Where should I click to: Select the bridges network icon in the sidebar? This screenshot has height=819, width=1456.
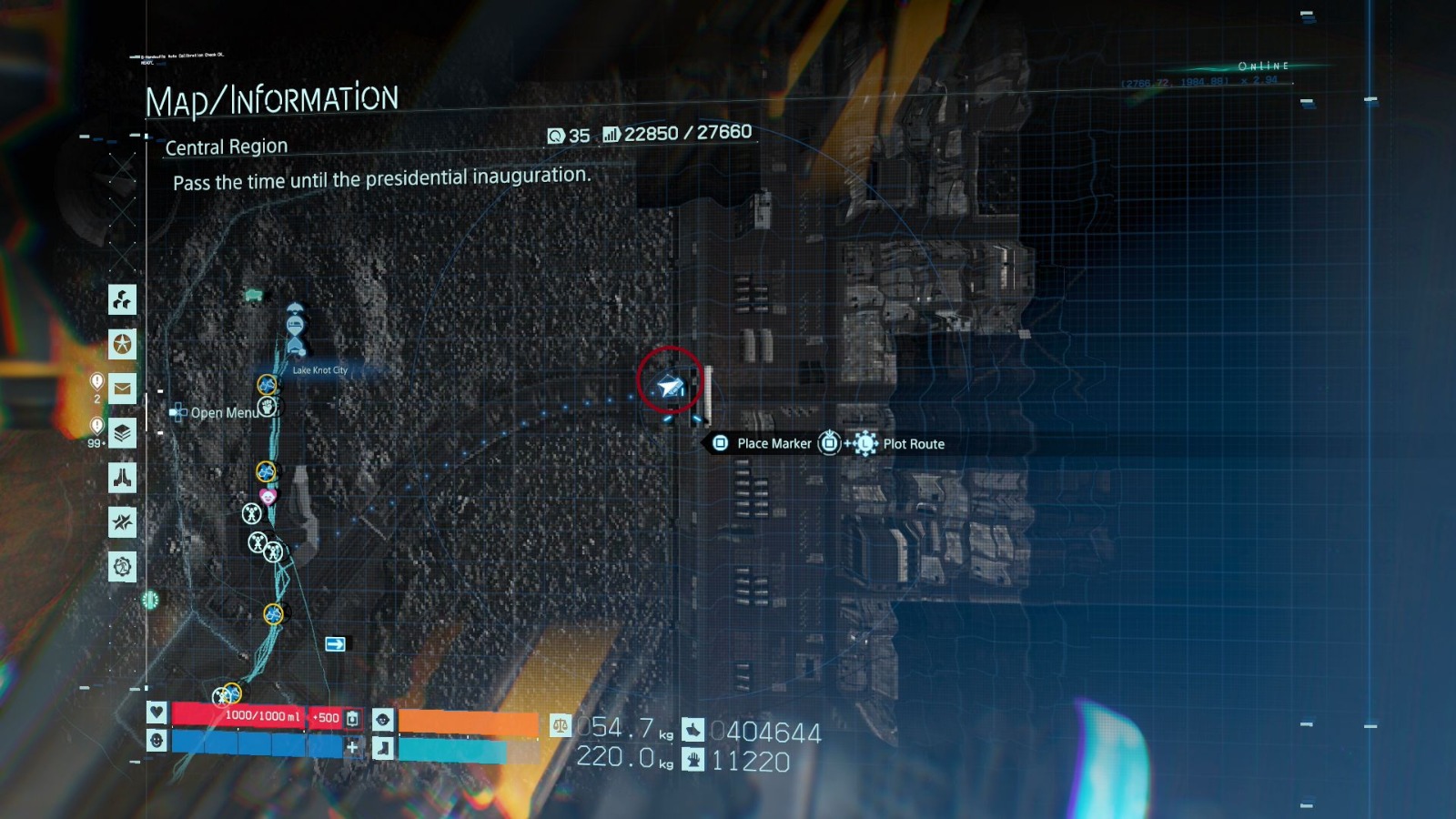click(121, 300)
